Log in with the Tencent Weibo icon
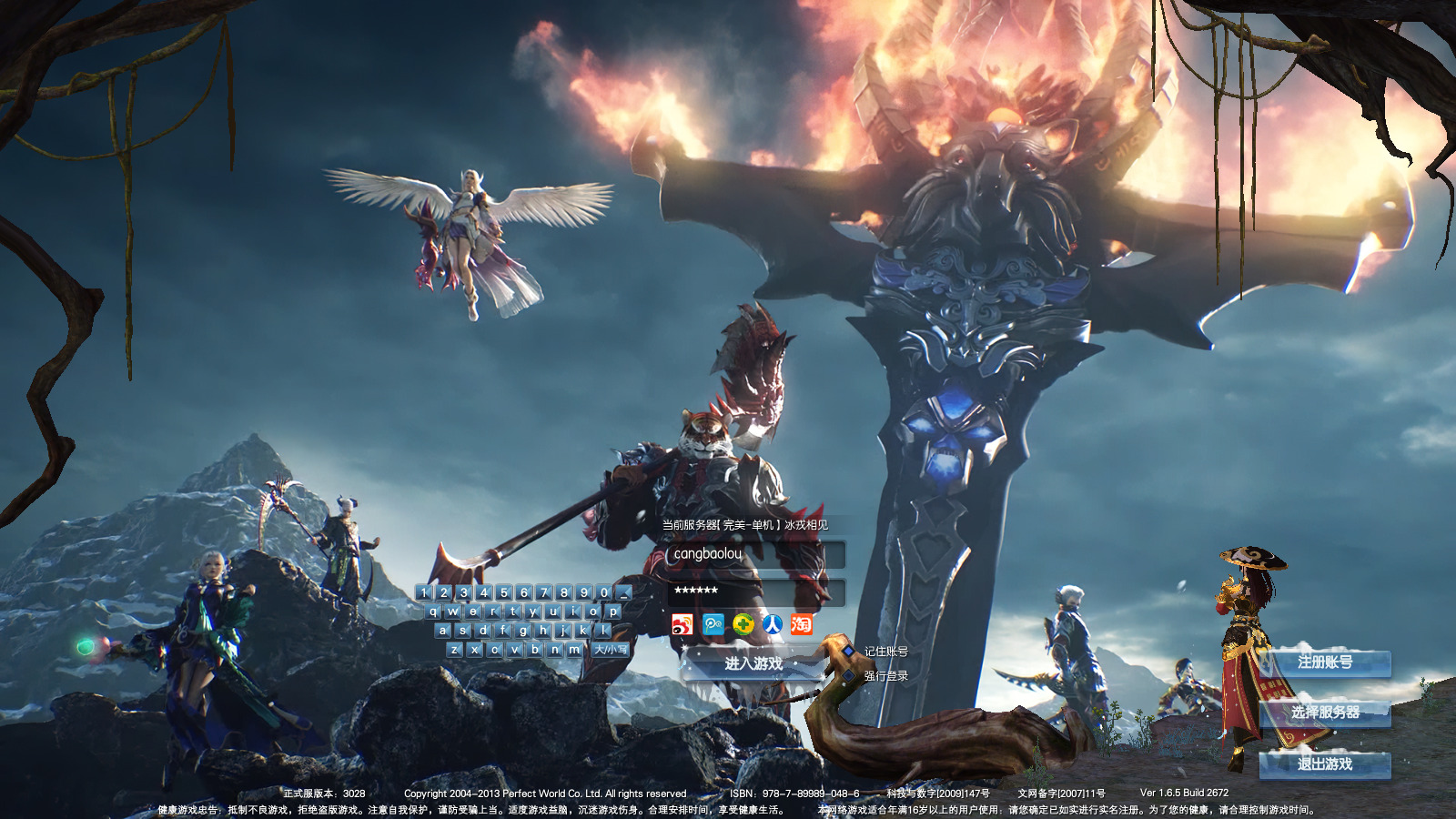Viewport: 1456px width, 819px height. coord(713,624)
